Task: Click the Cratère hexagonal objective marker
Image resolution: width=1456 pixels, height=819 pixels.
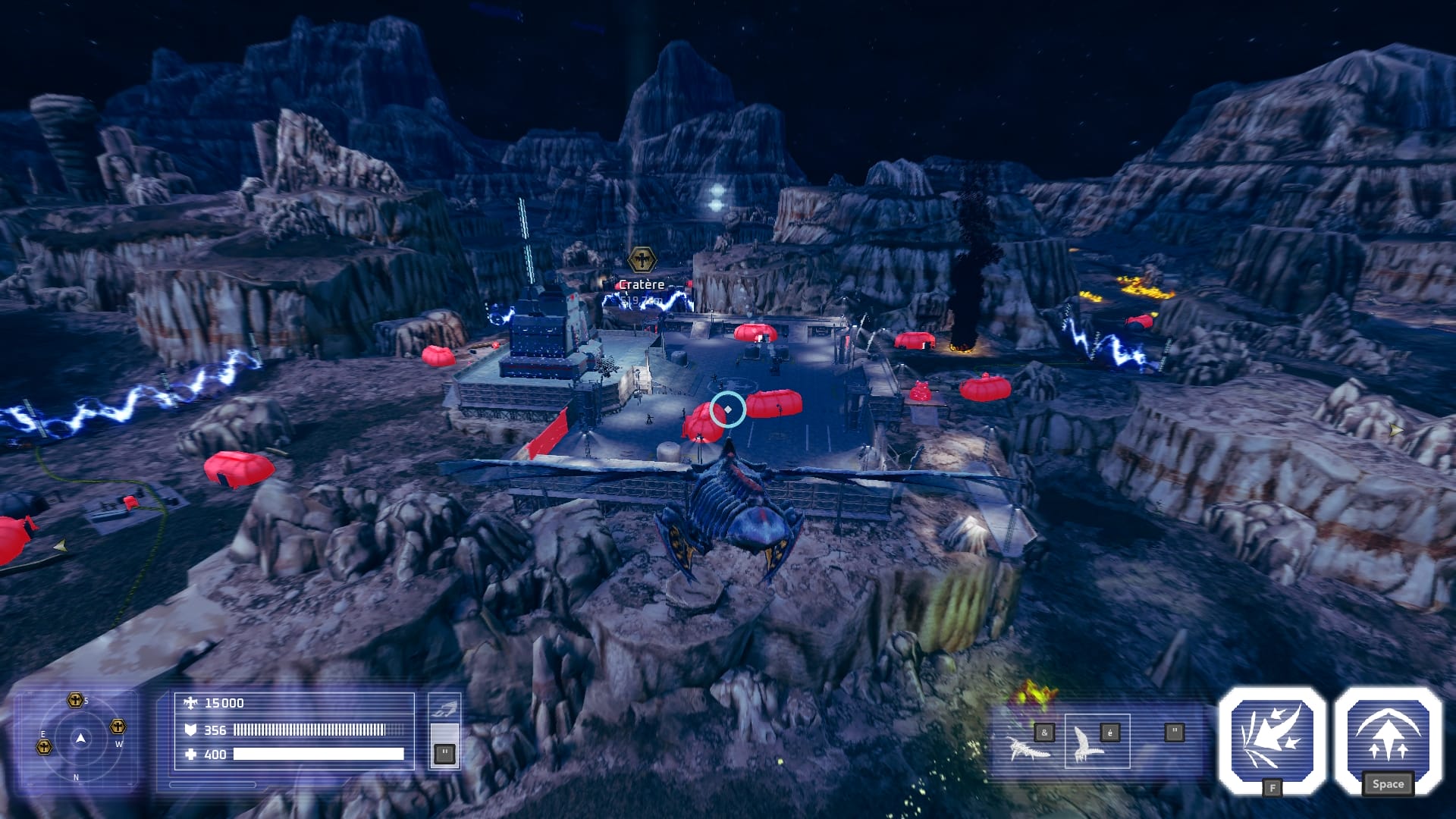Action: click(x=642, y=259)
